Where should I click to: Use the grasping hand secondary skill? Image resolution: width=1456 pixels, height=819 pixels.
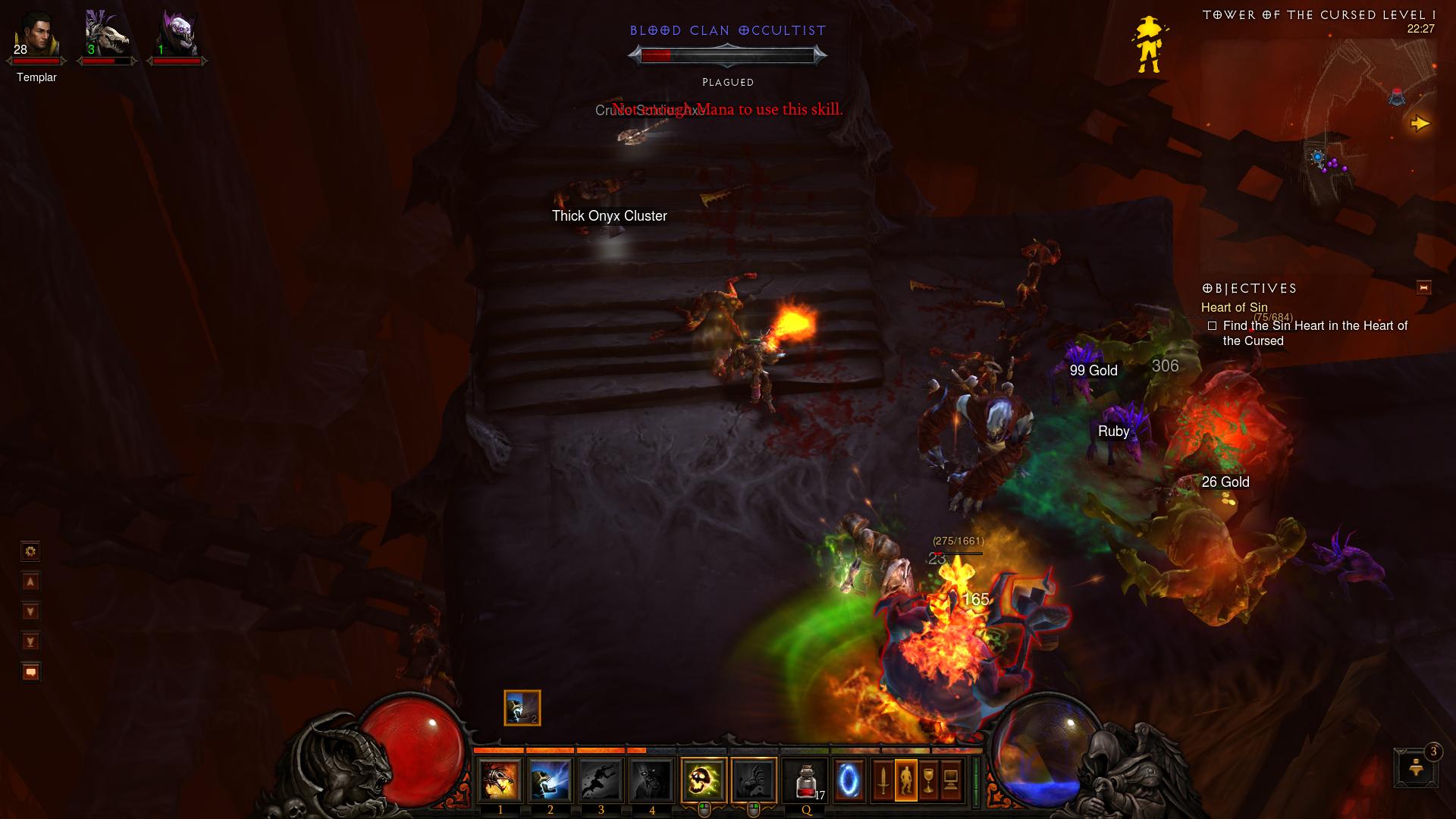(754, 780)
